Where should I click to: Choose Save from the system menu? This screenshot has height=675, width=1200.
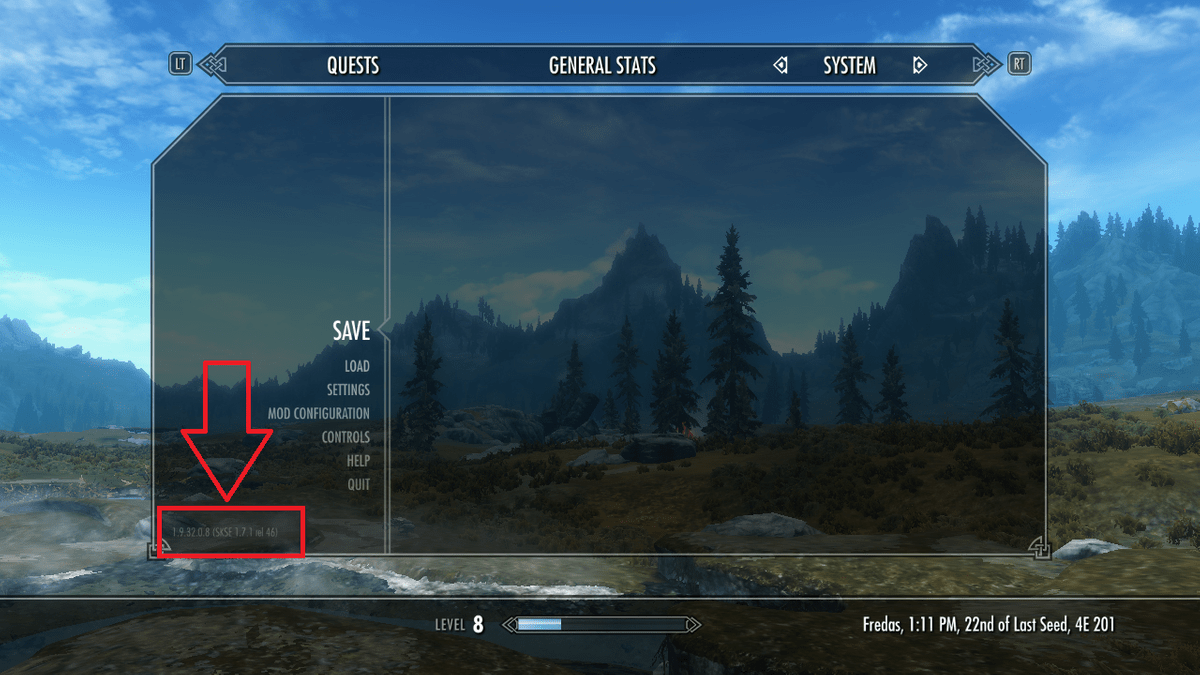coord(351,331)
